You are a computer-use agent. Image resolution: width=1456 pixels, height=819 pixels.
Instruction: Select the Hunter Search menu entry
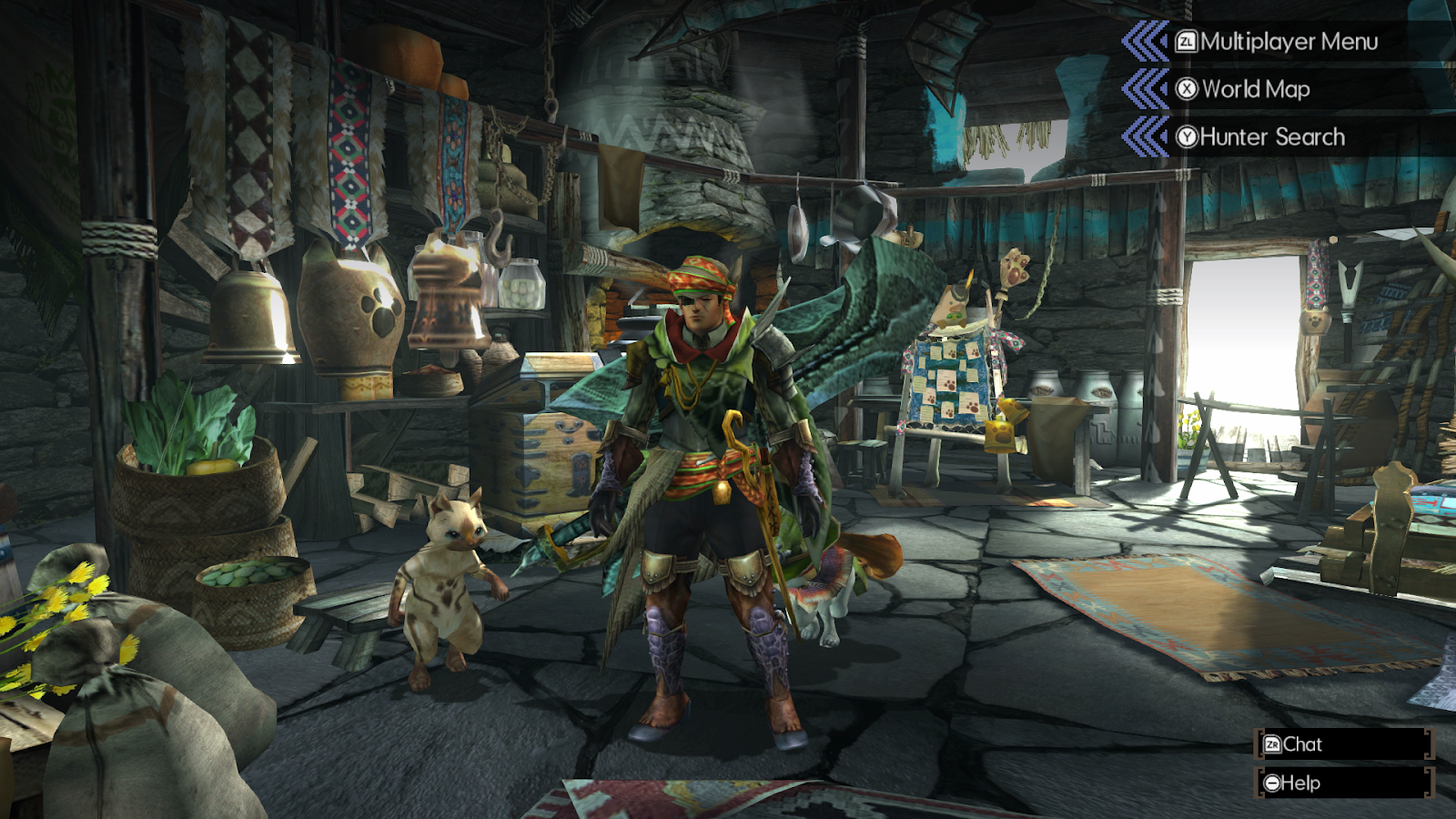[1274, 136]
